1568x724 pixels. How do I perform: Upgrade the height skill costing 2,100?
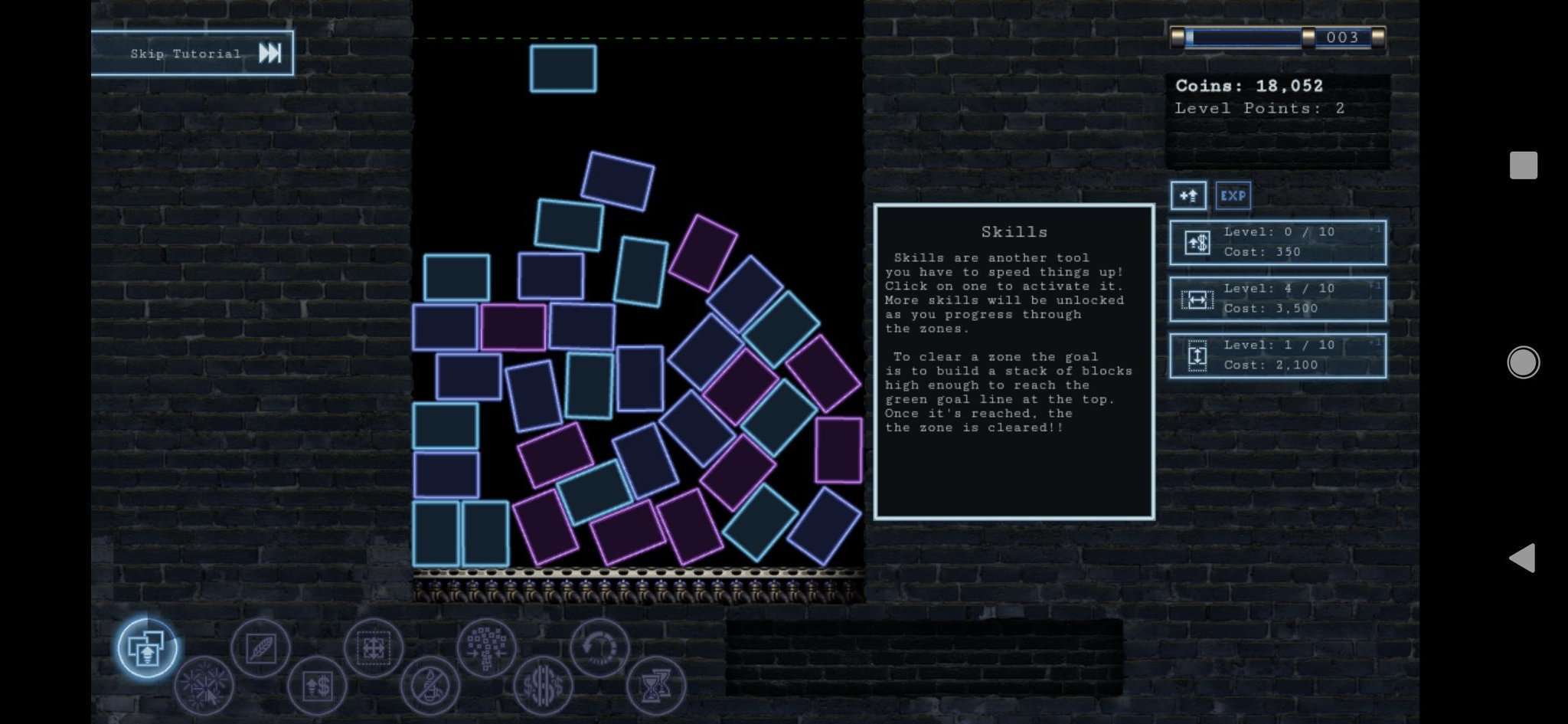pyautogui.click(x=1277, y=355)
